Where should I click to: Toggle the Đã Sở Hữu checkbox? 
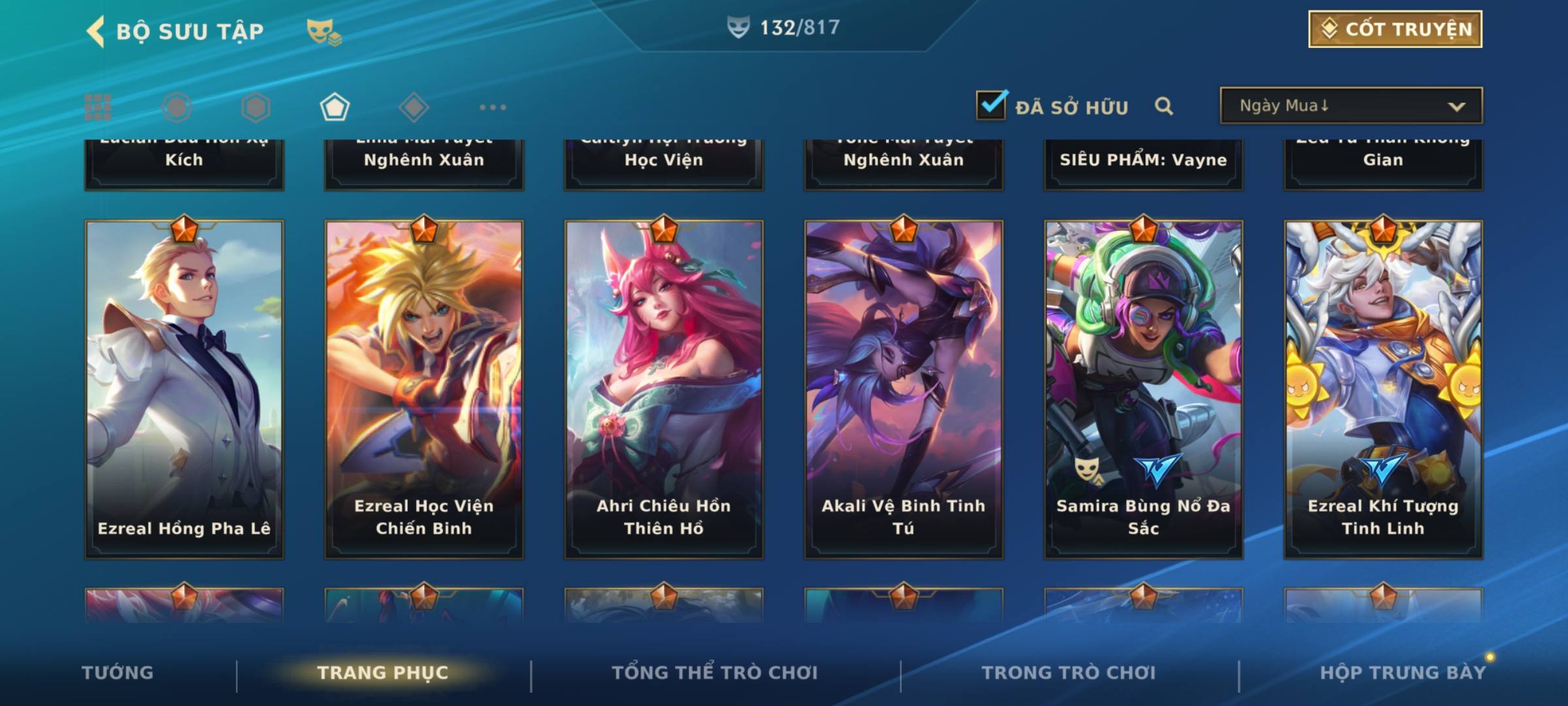tap(991, 105)
